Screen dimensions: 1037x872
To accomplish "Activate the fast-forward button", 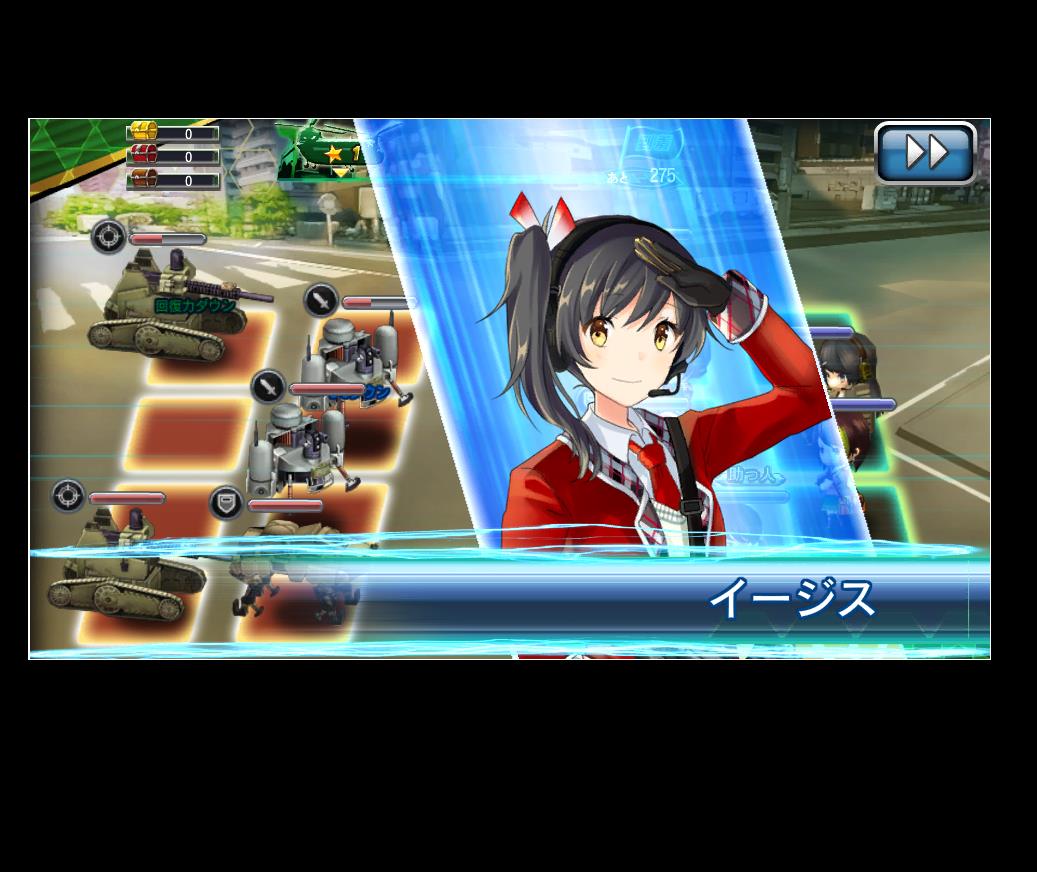I will [925, 153].
